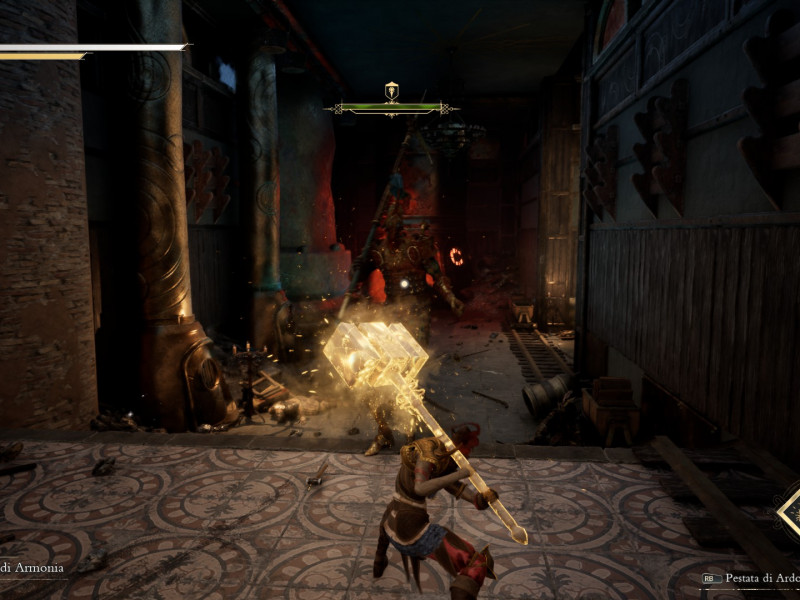Screen dimensions: 800x600
Task: Select the gold diamond skill slot icon
Action: pyautogui.click(x=790, y=512)
